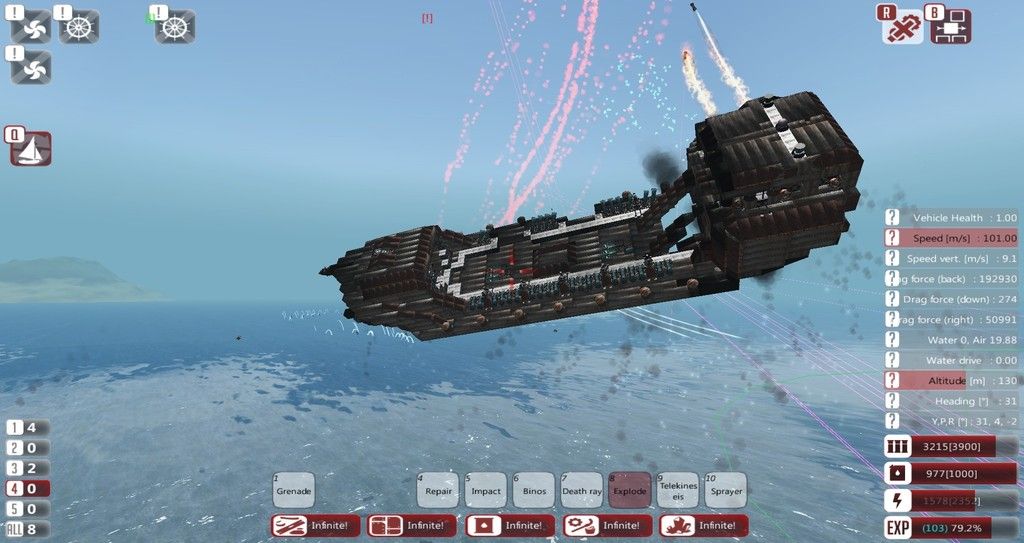Switch to the Telekinesis slot
This screenshot has width=1024, height=543.
pyautogui.click(x=677, y=490)
